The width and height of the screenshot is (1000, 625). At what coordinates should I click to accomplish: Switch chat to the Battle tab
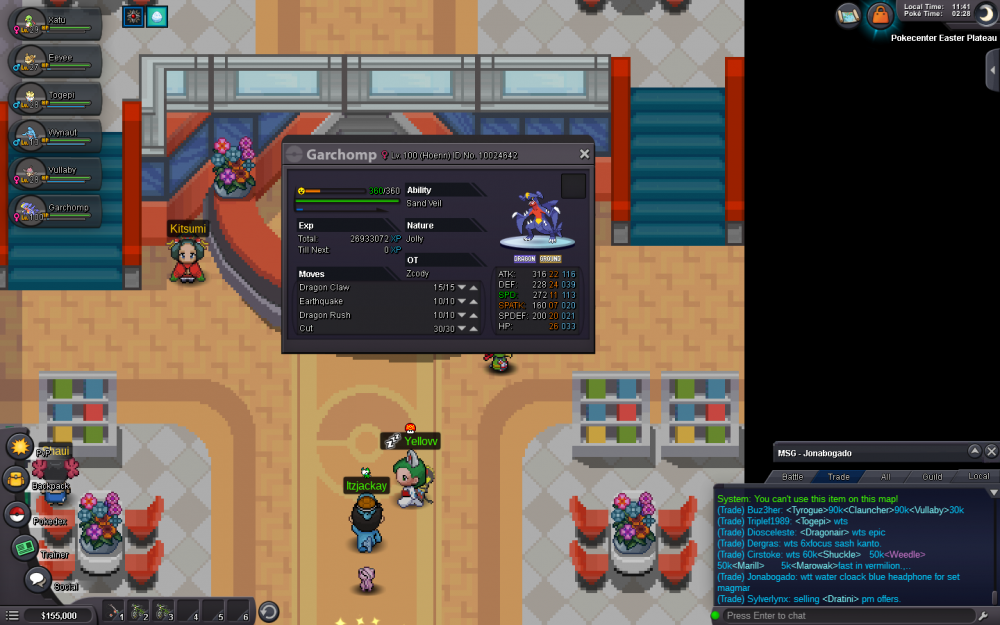[x=793, y=476]
